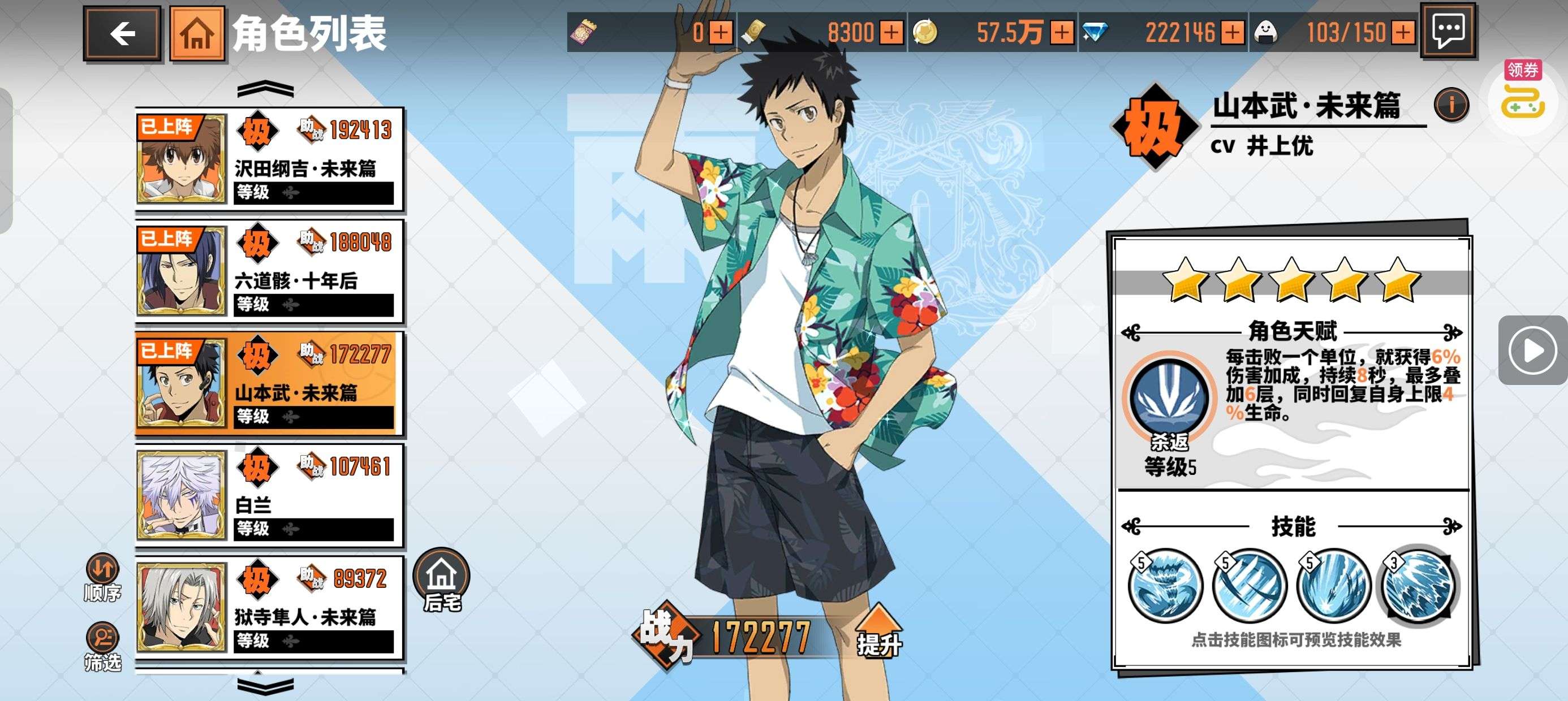Image resolution: width=1568 pixels, height=701 pixels.
Task: Add gold coins with the plus button
Action: (x=1062, y=32)
